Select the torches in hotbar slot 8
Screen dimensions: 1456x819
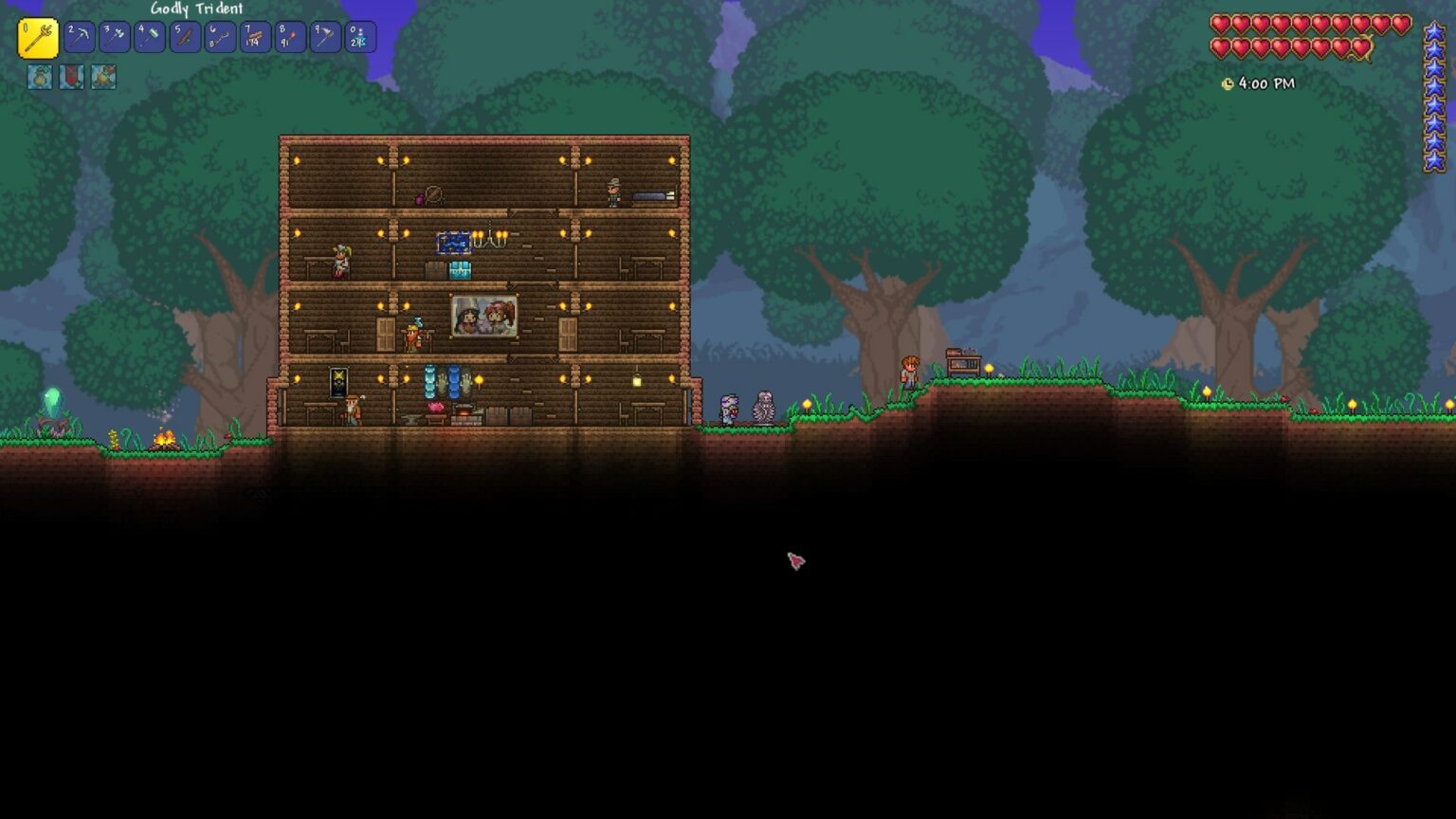tap(288, 37)
